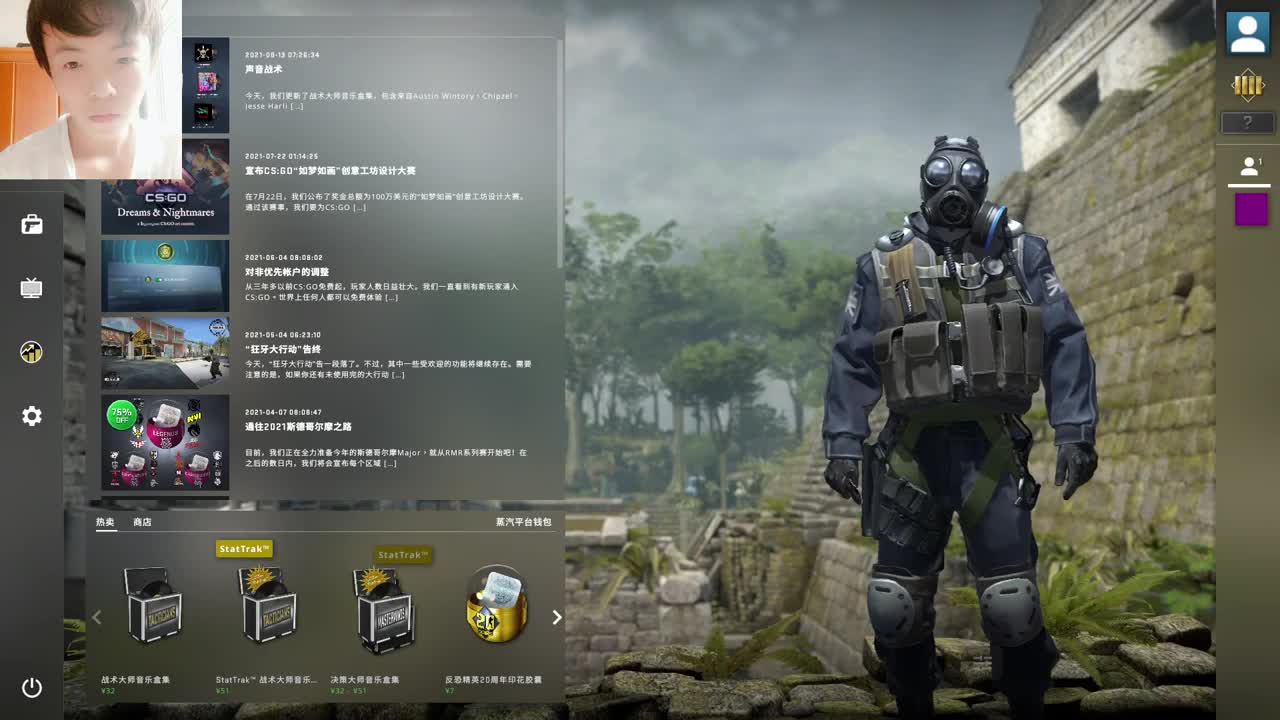This screenshot has height=720, width=1280.
Task: Click the next arrow in the store carousel
Action: click(x=557, y=617)
